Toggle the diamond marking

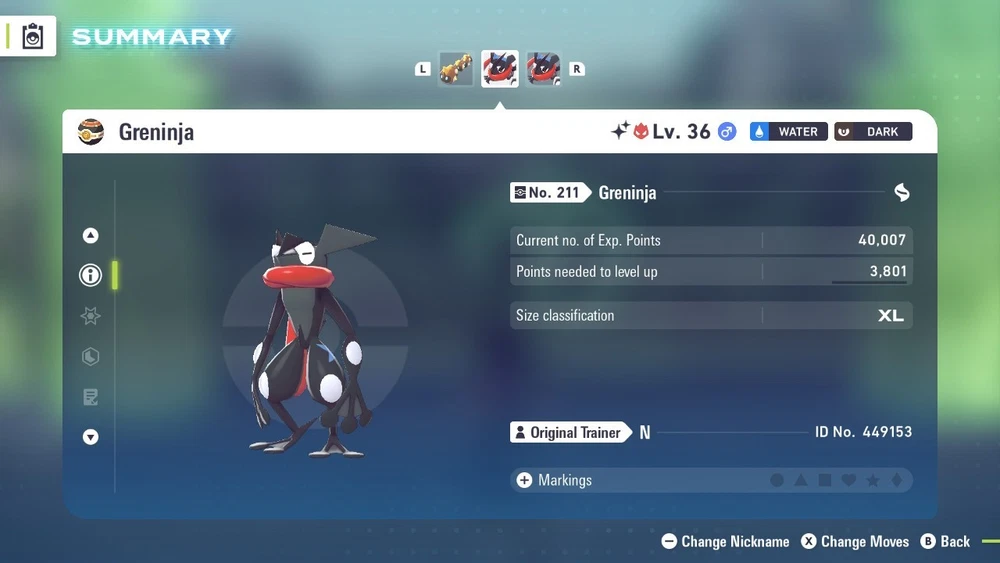[x=897, y=481]
